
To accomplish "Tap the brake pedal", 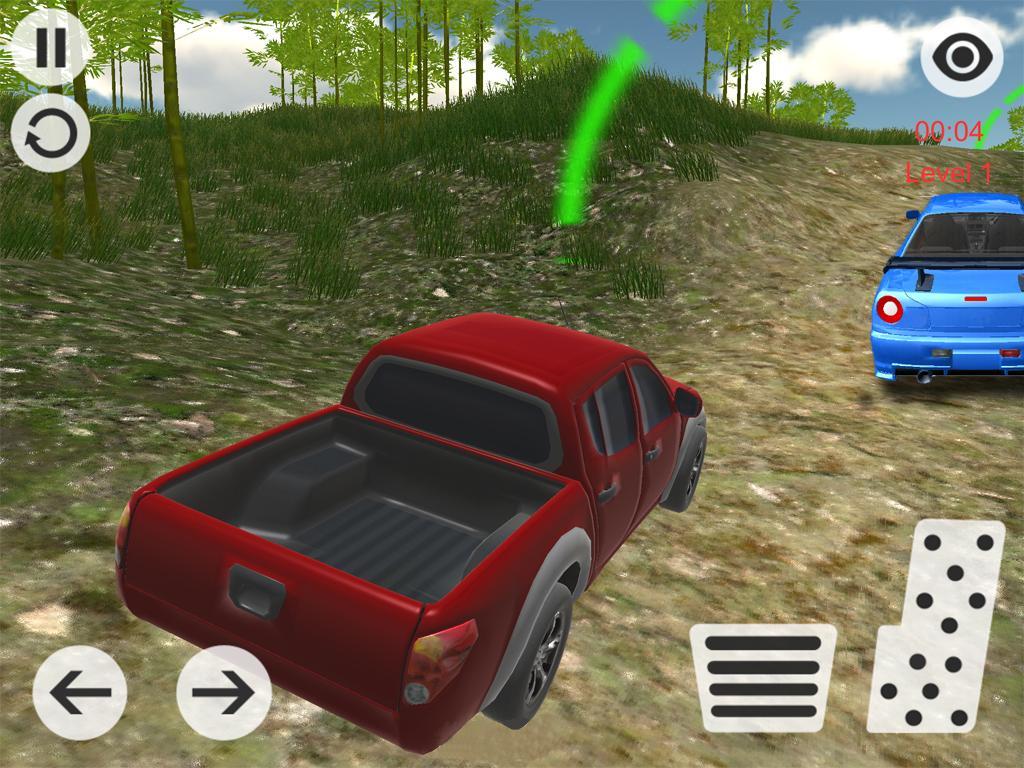I will point(762,677).
